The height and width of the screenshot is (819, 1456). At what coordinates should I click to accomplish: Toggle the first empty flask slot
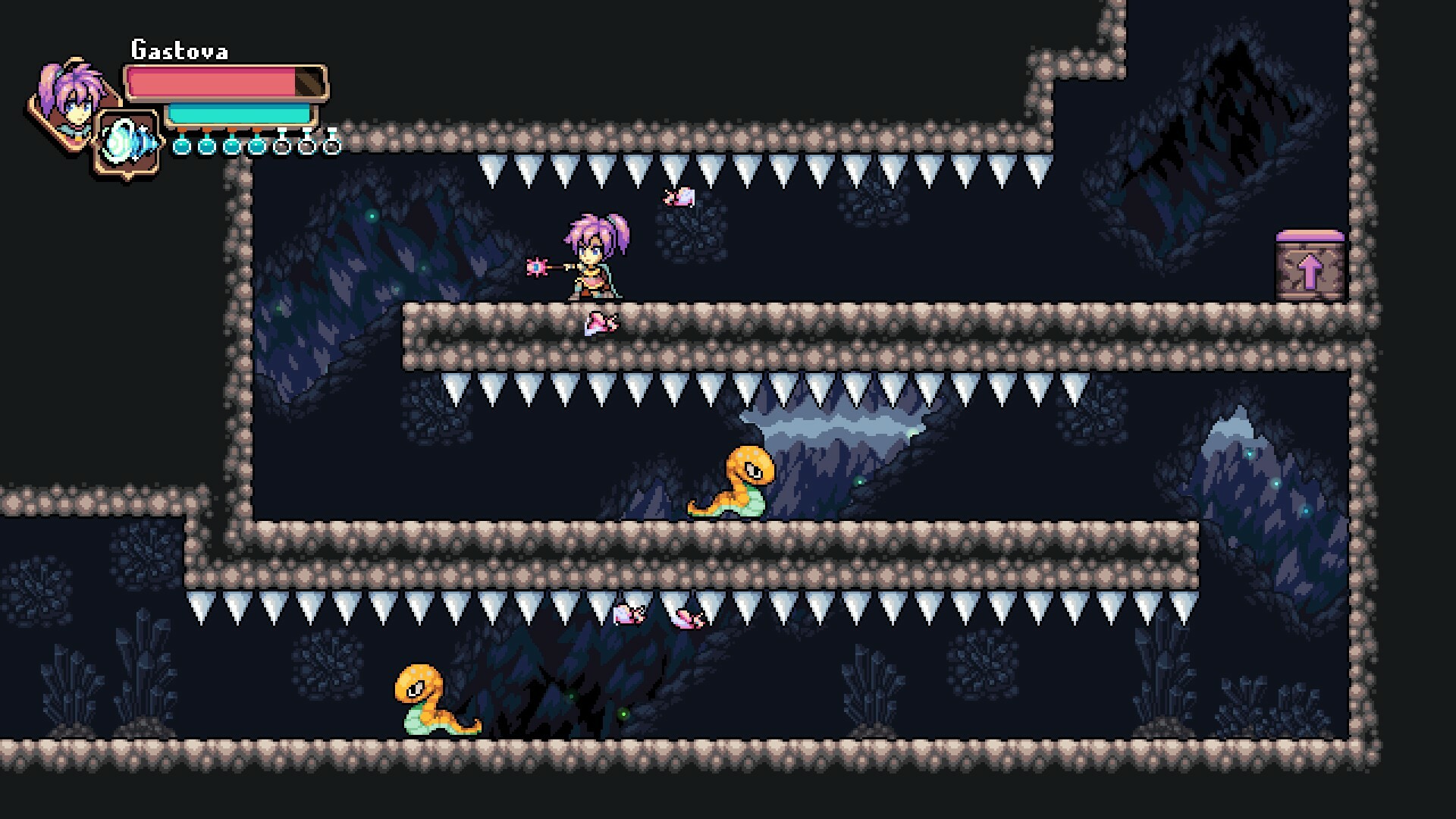pos(281,147)
